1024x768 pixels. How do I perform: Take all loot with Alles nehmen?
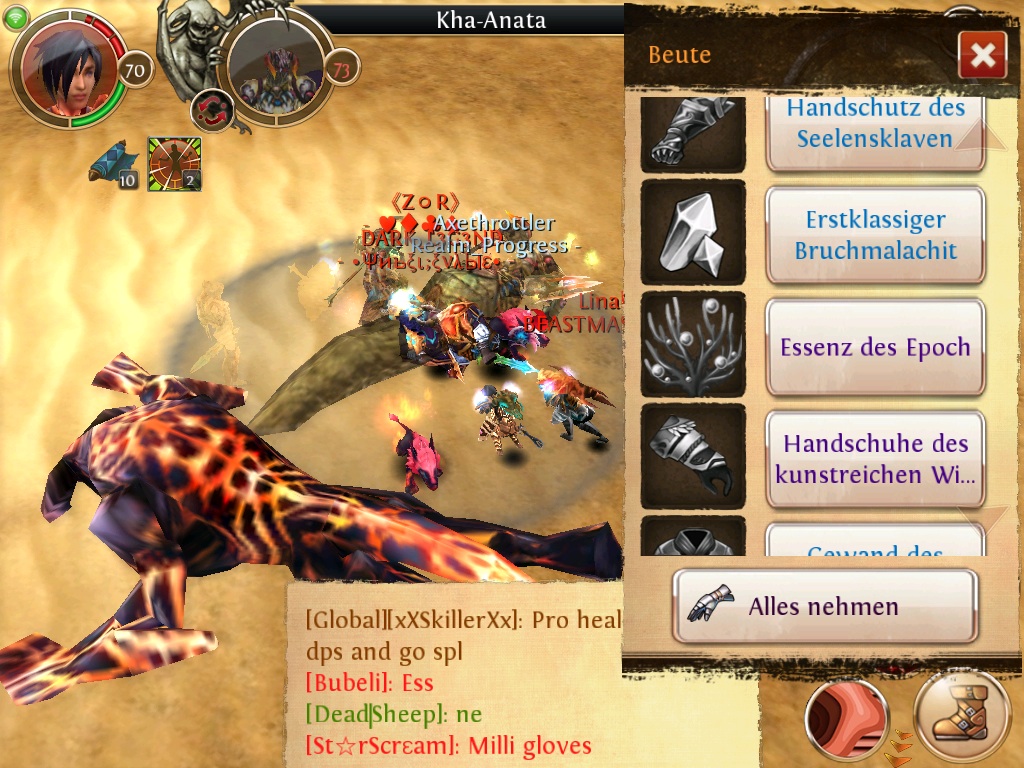pos(824,606)
